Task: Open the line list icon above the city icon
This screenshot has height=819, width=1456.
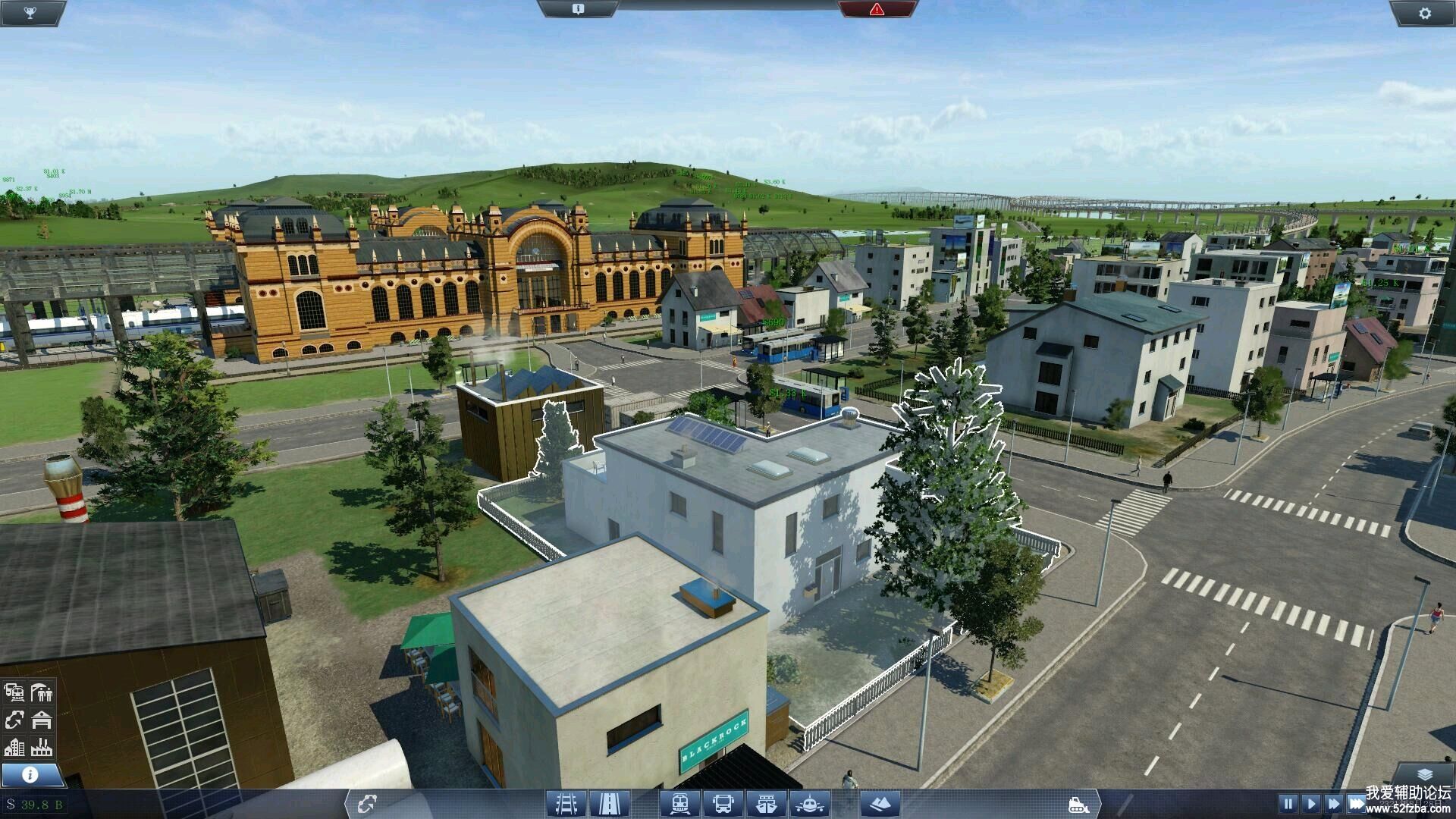Action: coord(14,720)
